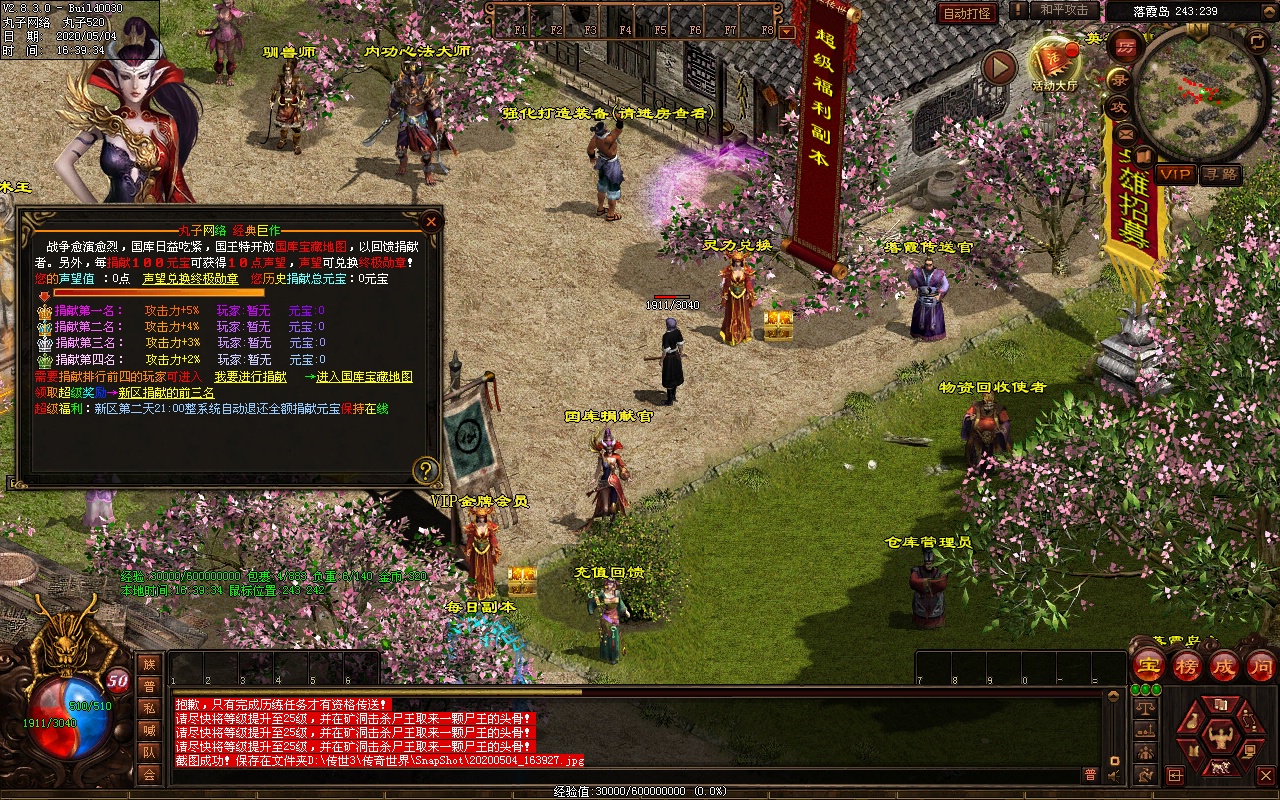Open the scales trade icon
The width and height of the screenshot is (1280, 800).
(x=1145, y=707)
